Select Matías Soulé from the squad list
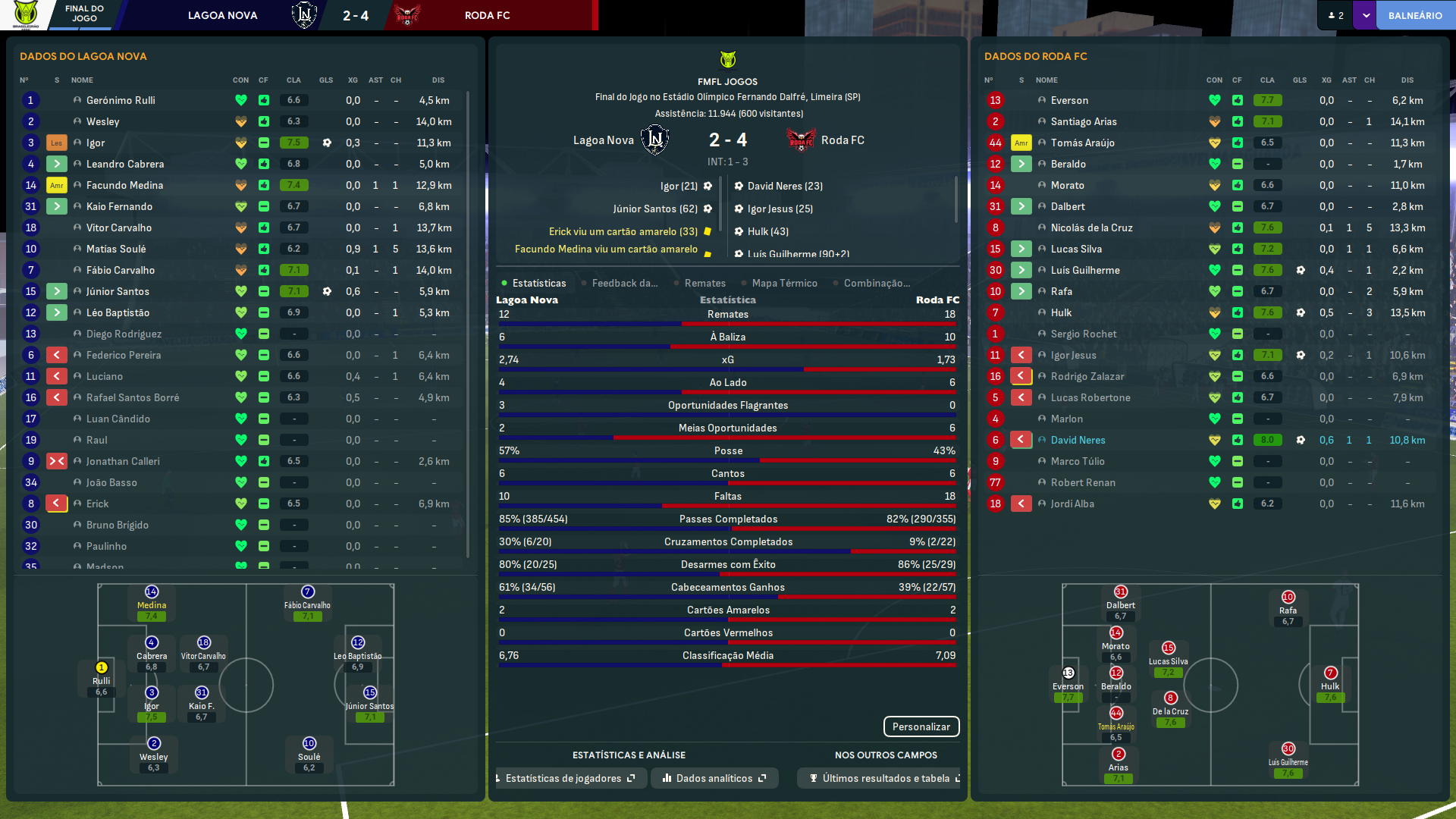This screenshot has height=819, width=1456. click(116, 249)
